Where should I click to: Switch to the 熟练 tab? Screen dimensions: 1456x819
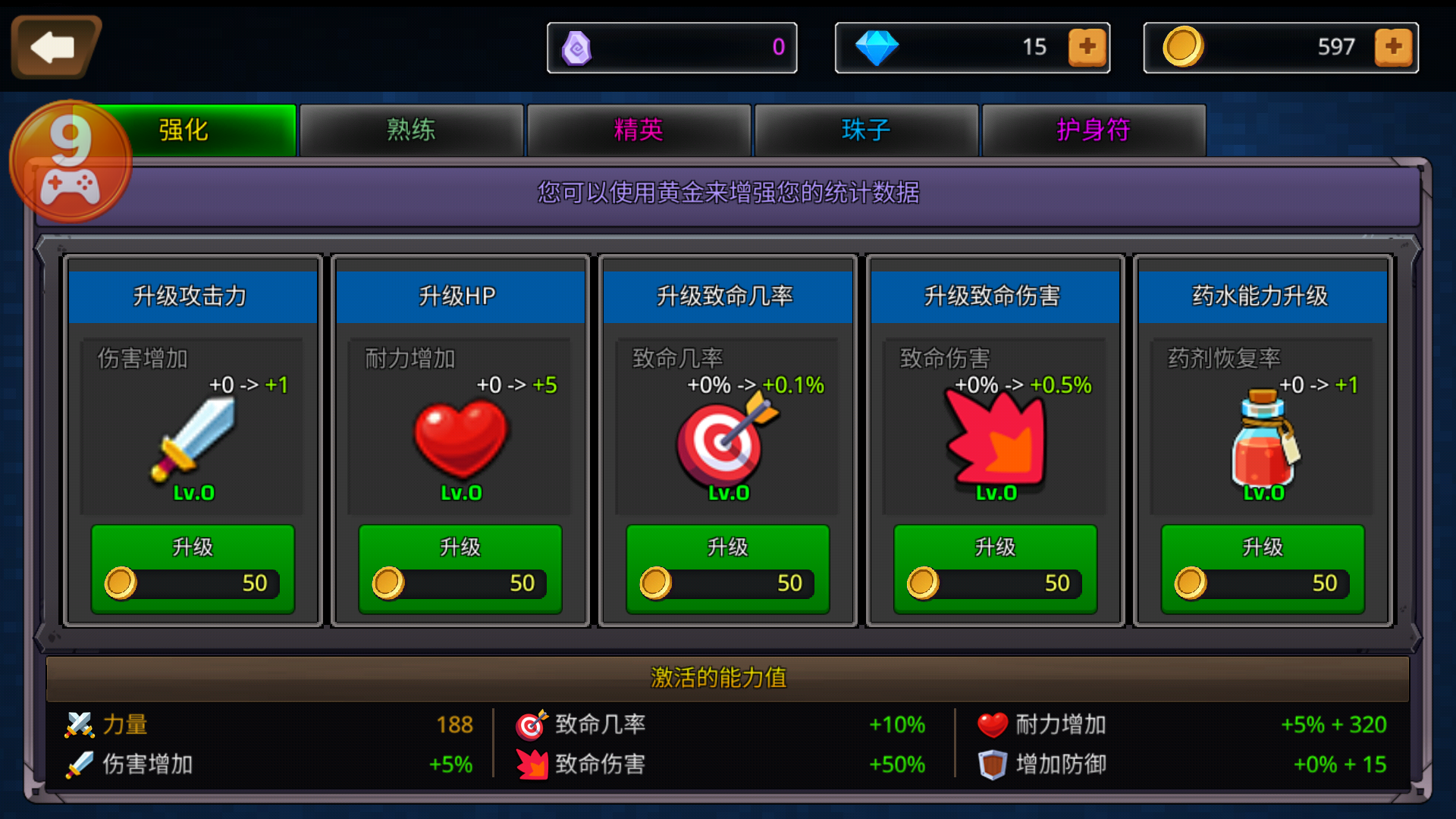(410, 130)
